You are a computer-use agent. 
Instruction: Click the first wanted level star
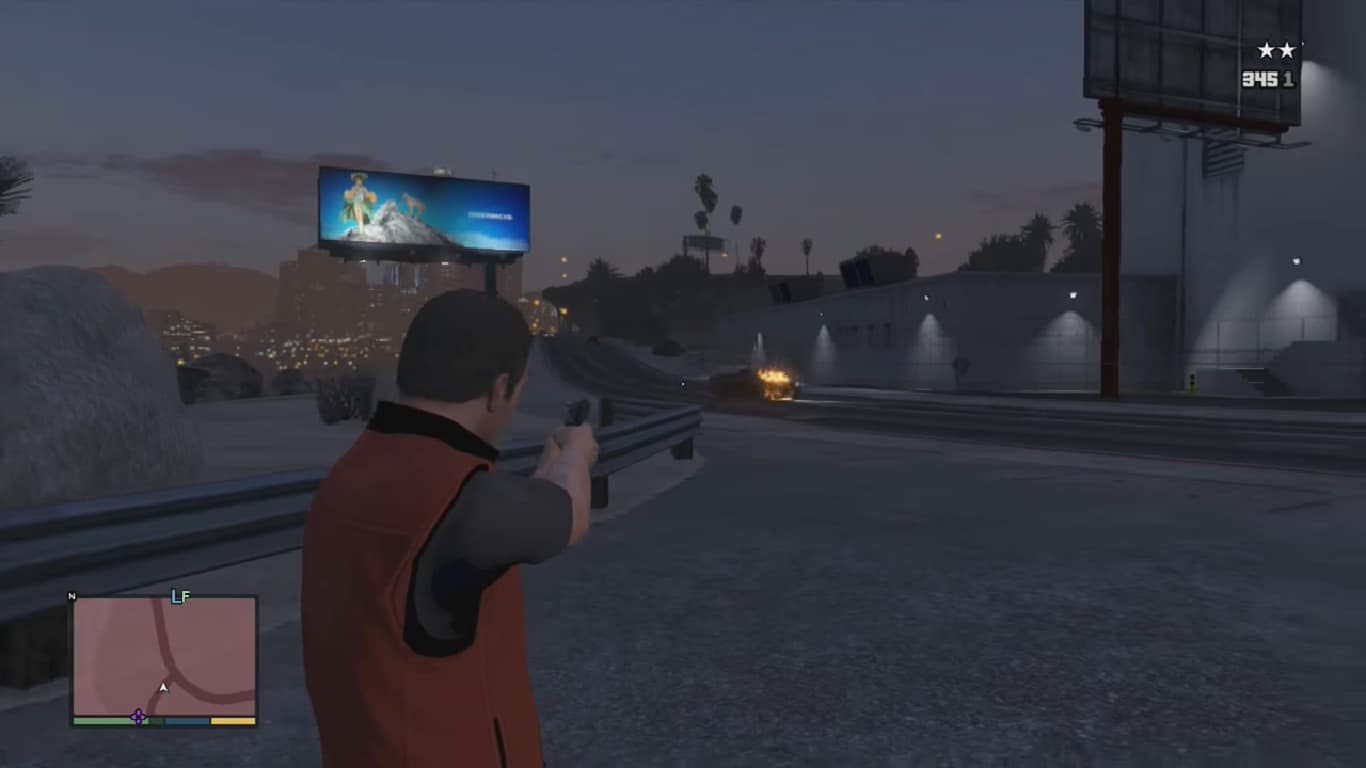pyautogui.click(x=1265, y=48)
